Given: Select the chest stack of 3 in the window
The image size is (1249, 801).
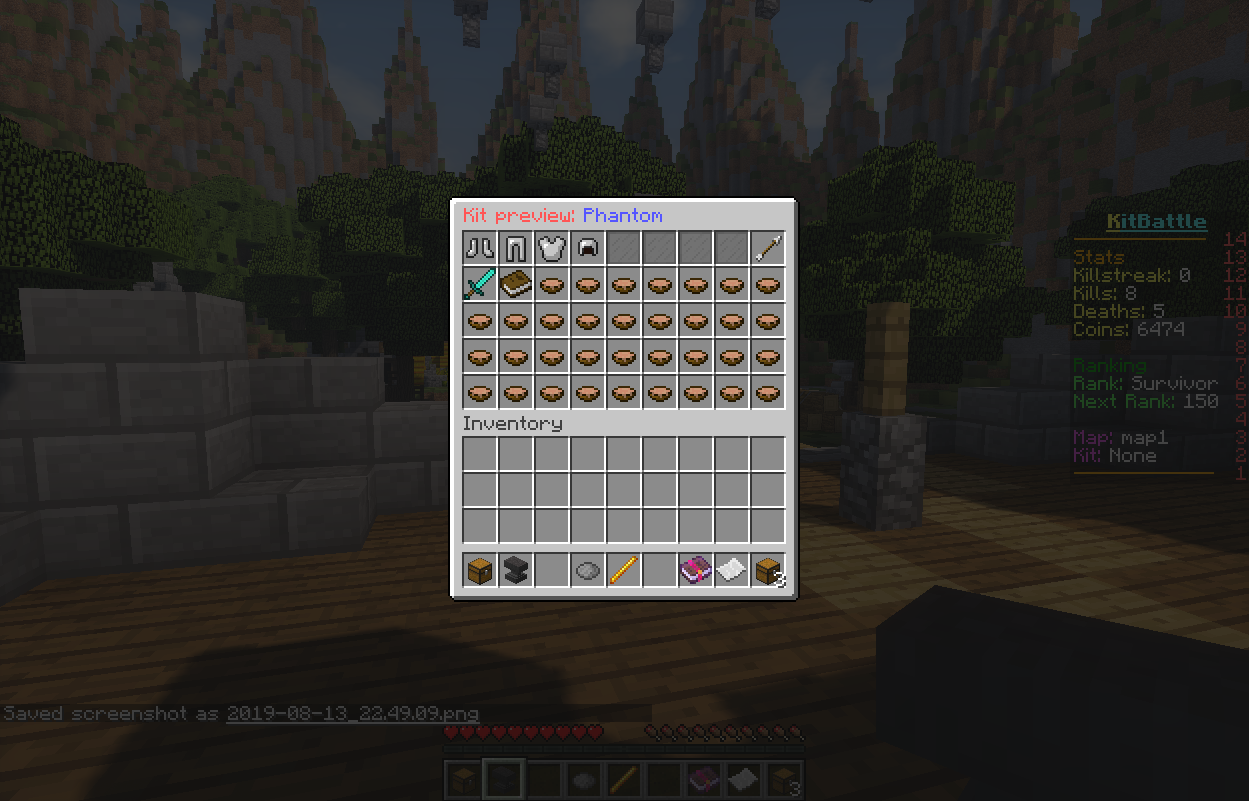Looking at the screenshot, I should 768,571.
